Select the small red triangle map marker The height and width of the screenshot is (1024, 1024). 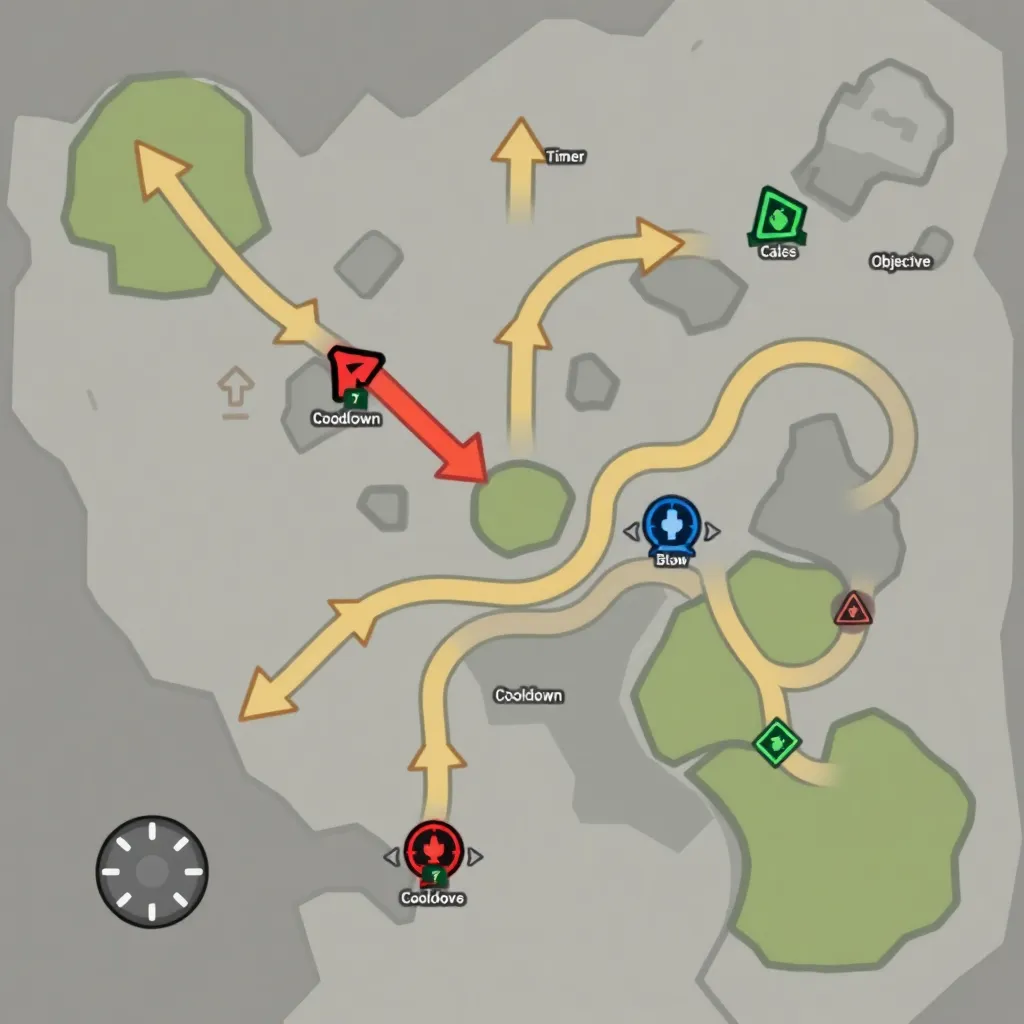tap(852, 607)
